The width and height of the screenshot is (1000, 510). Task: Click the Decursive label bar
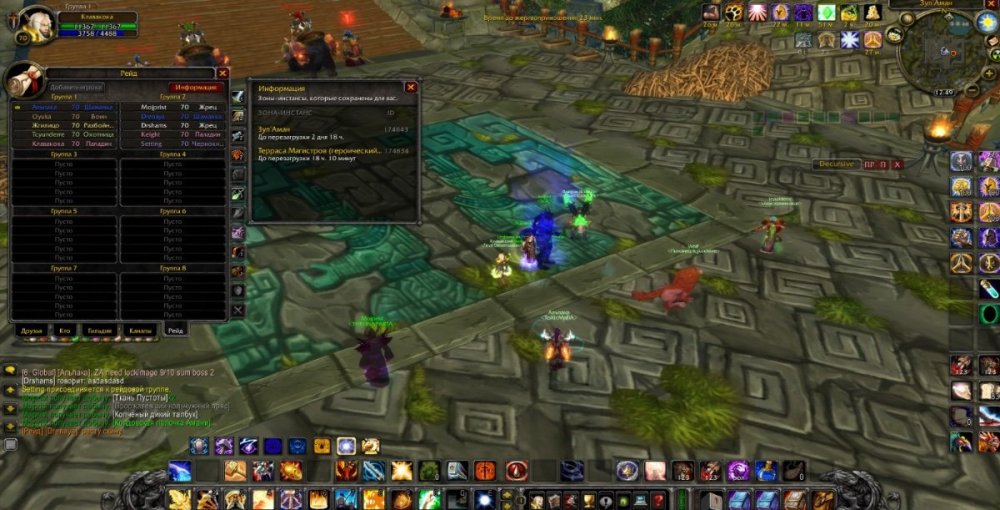click(836, 164)
